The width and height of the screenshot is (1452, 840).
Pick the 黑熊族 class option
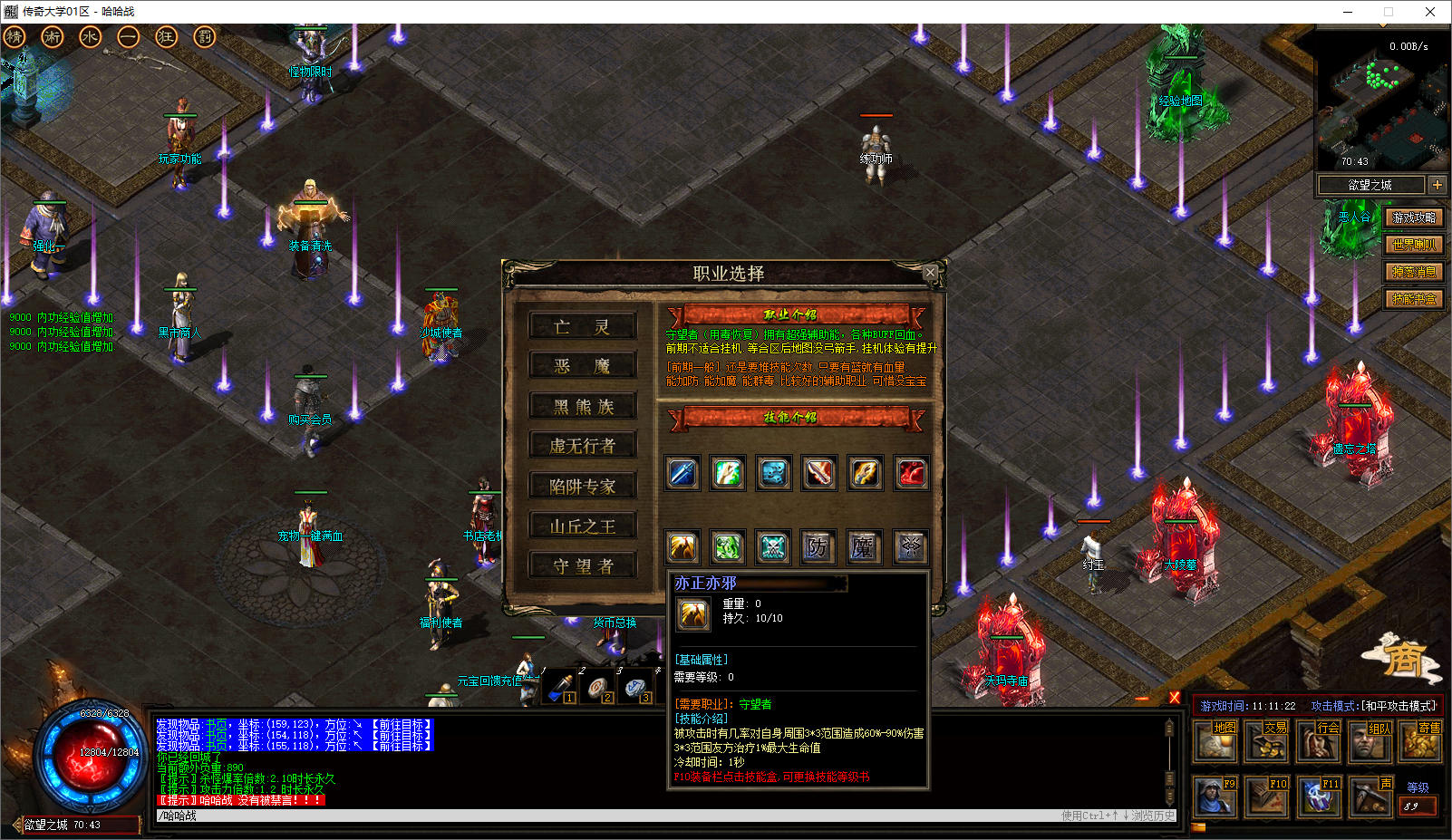point(582,407)
